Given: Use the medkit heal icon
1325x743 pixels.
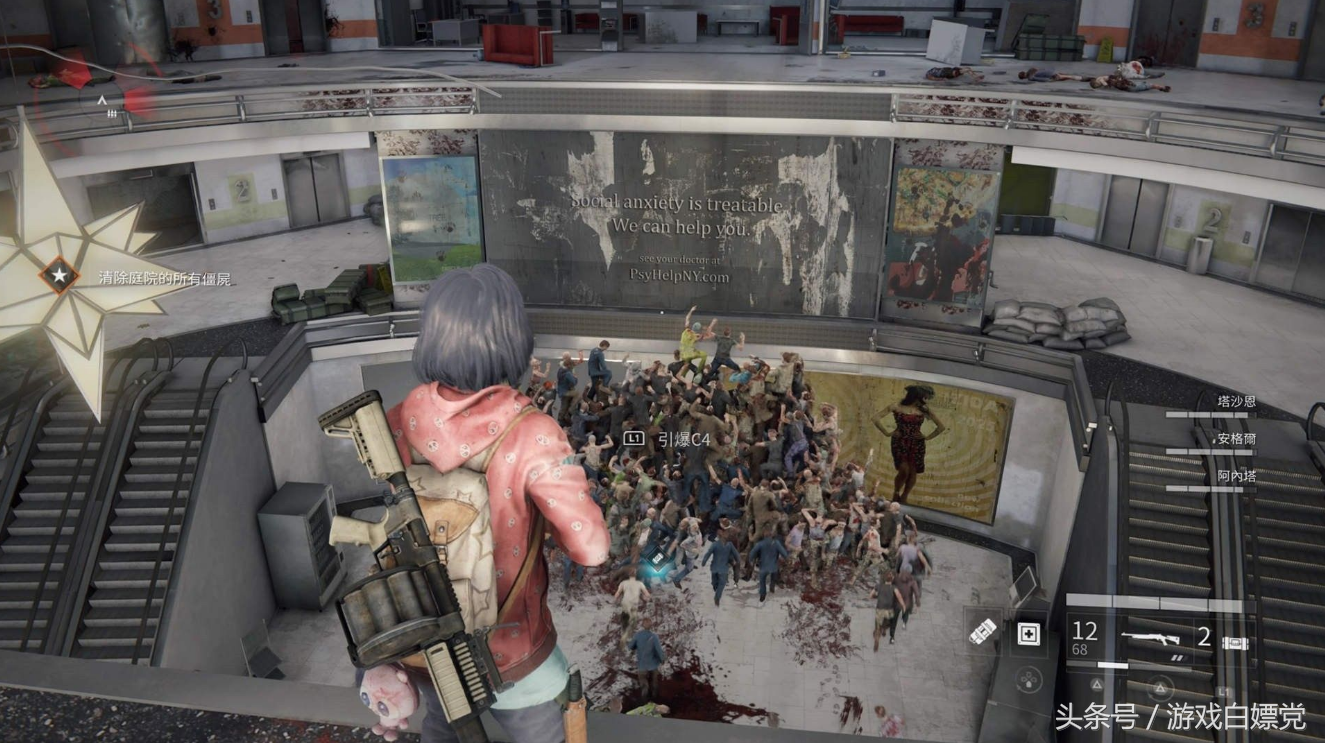Looking at the screenshot, I should point(1027,633).
